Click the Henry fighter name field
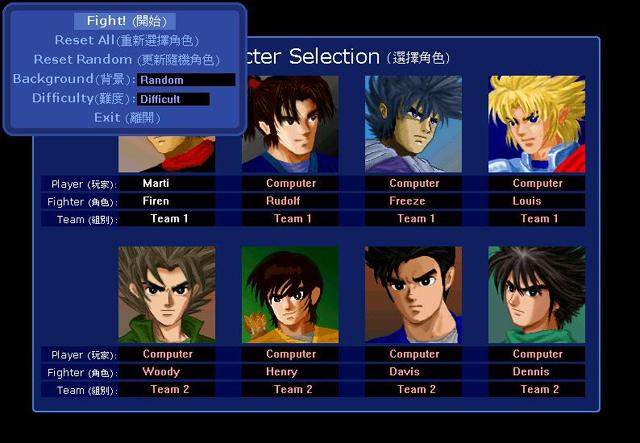 pyautogui.click(x=290, y=372)
